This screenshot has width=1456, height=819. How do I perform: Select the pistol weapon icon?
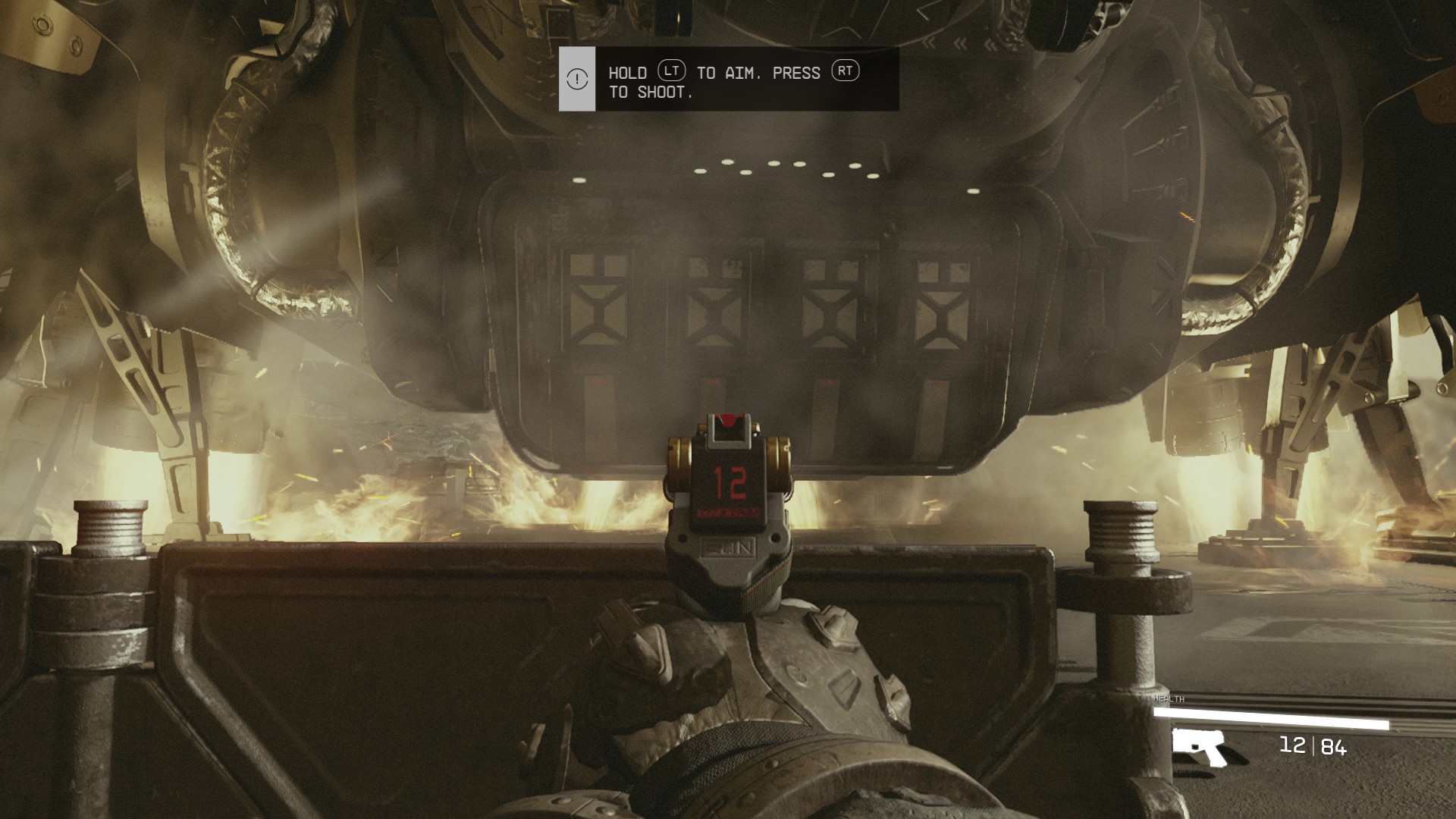coord(1198,746)
